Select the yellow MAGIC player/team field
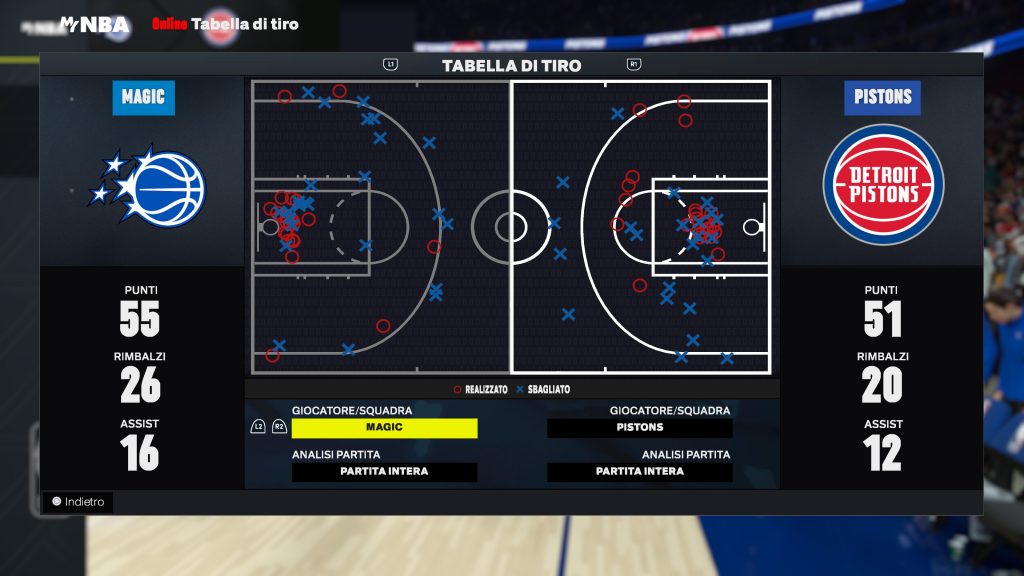The width and height of the screenshot is (1024, 576). point(384,428)
